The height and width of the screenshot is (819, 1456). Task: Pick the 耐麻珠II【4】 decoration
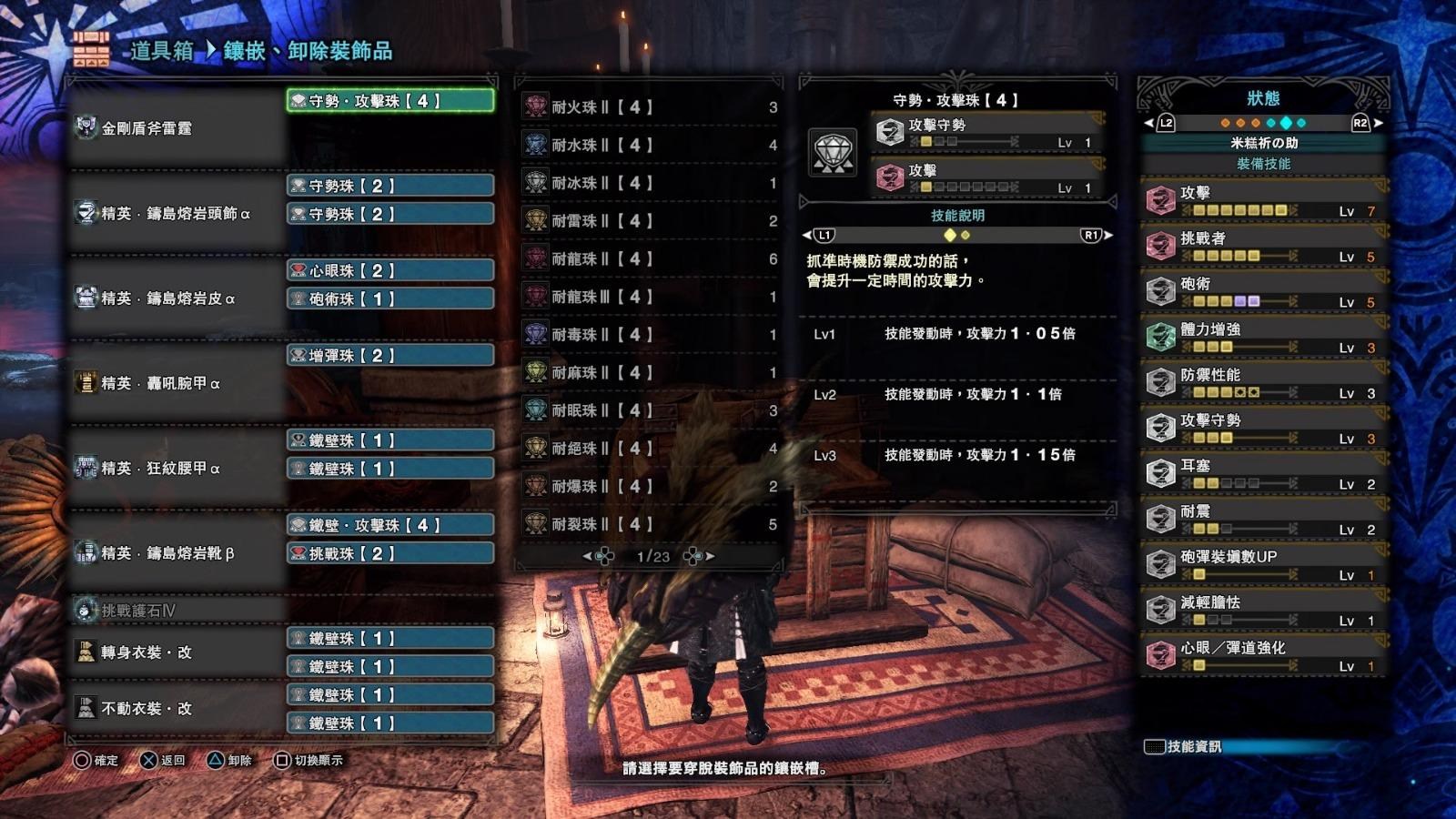tap(650, 373)
